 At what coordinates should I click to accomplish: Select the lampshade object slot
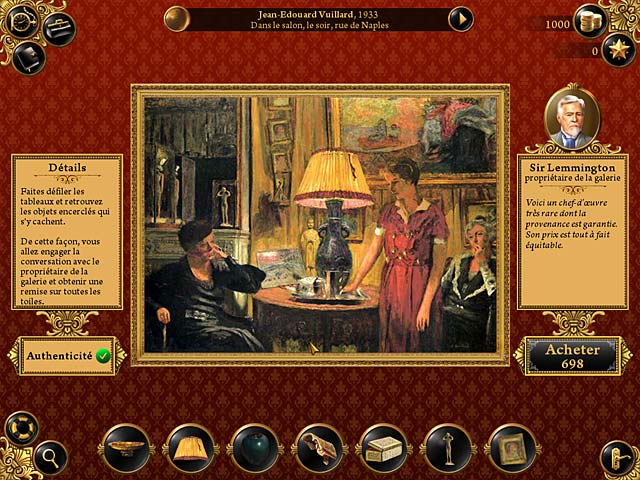click(190, 448)
